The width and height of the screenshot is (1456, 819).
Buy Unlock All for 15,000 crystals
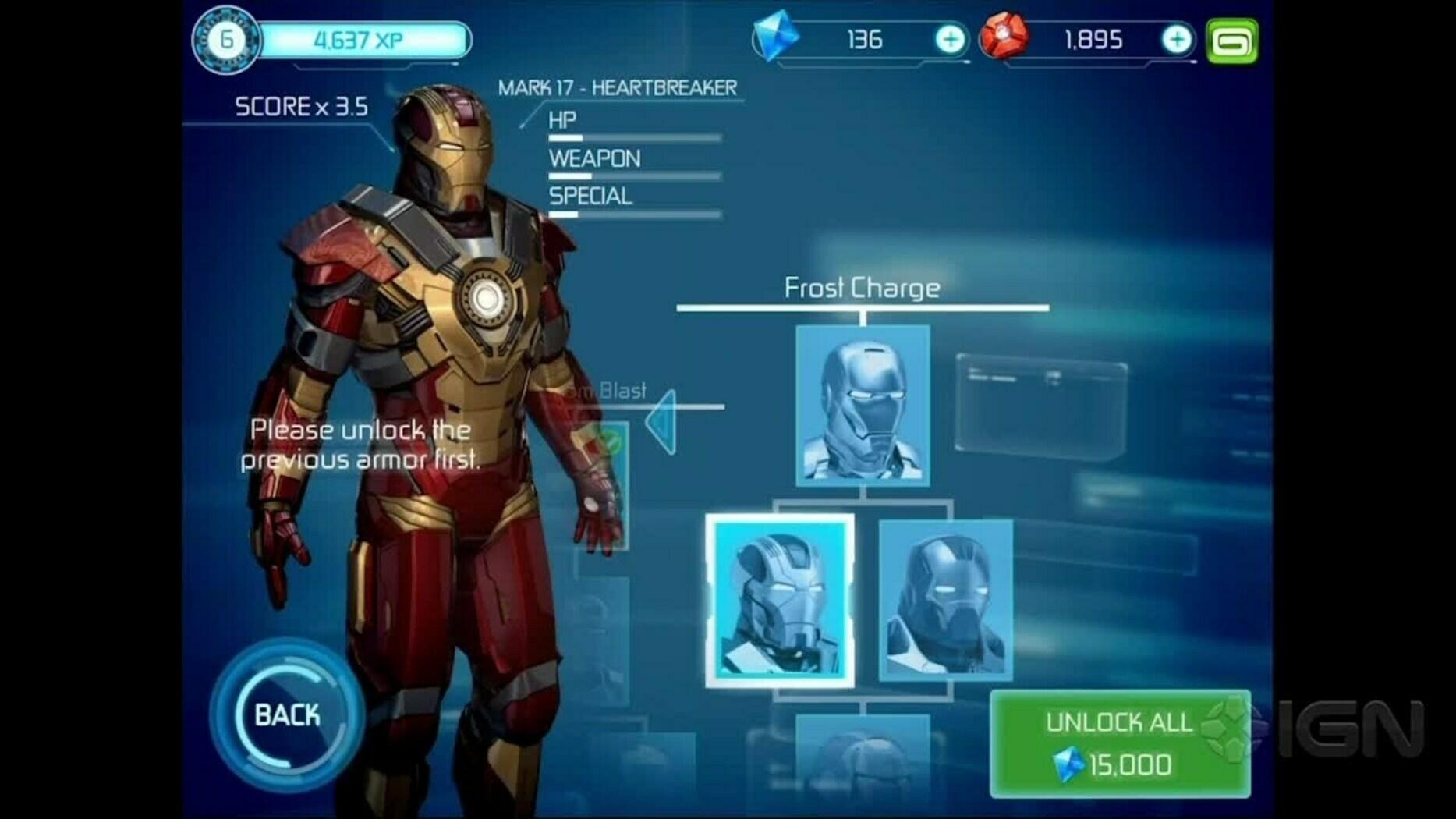[x=1119, y=743]
